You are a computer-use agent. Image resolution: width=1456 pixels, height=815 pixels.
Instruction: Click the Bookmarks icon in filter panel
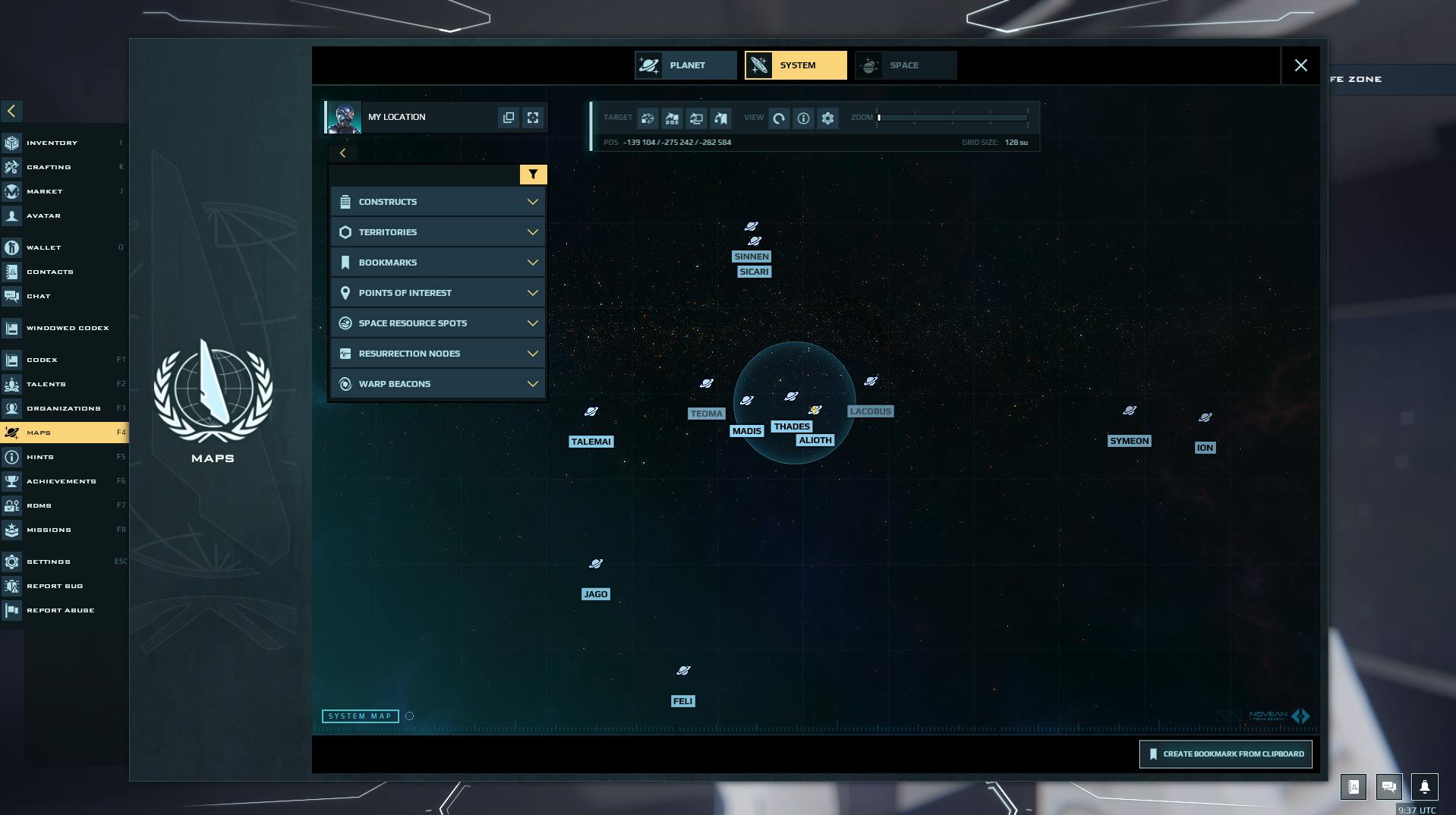point(346,262)
